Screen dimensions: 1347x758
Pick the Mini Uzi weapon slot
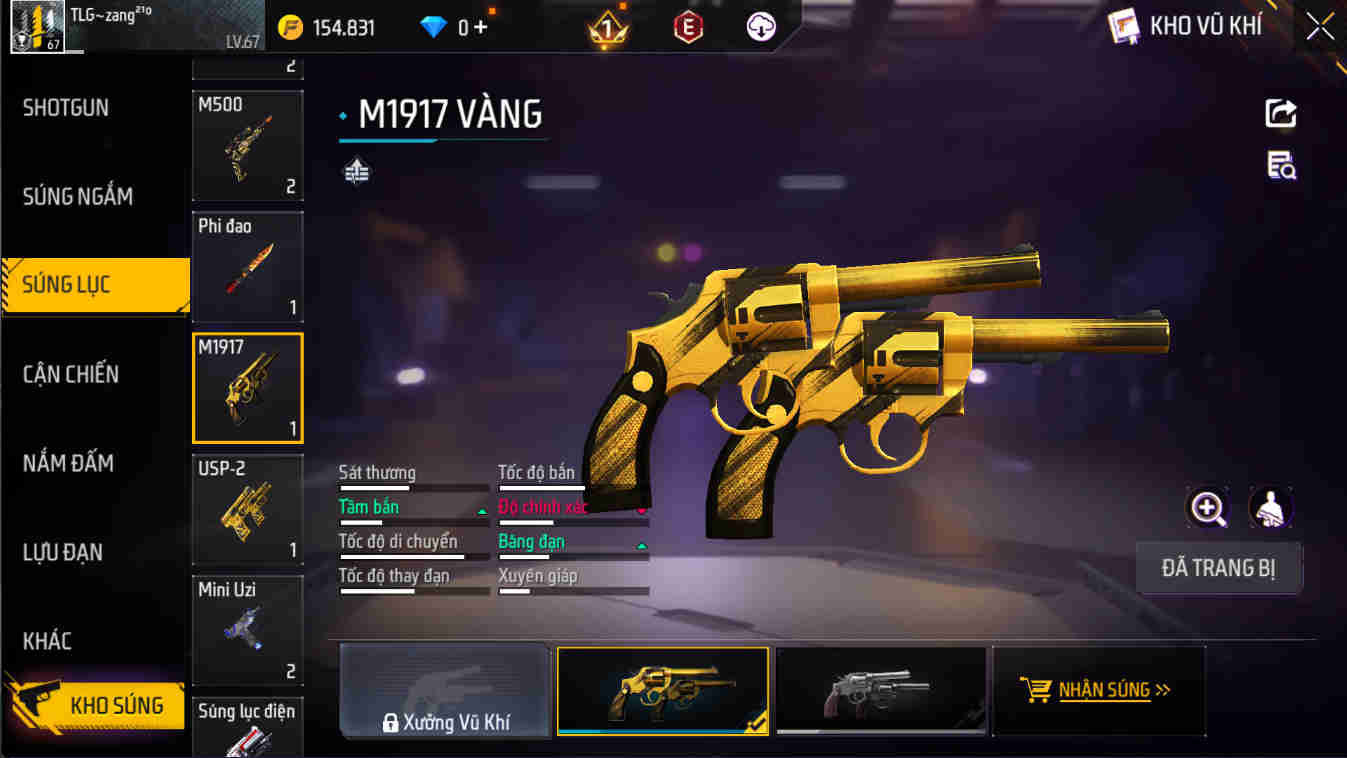pyautogui.click(x=247, y=630)
